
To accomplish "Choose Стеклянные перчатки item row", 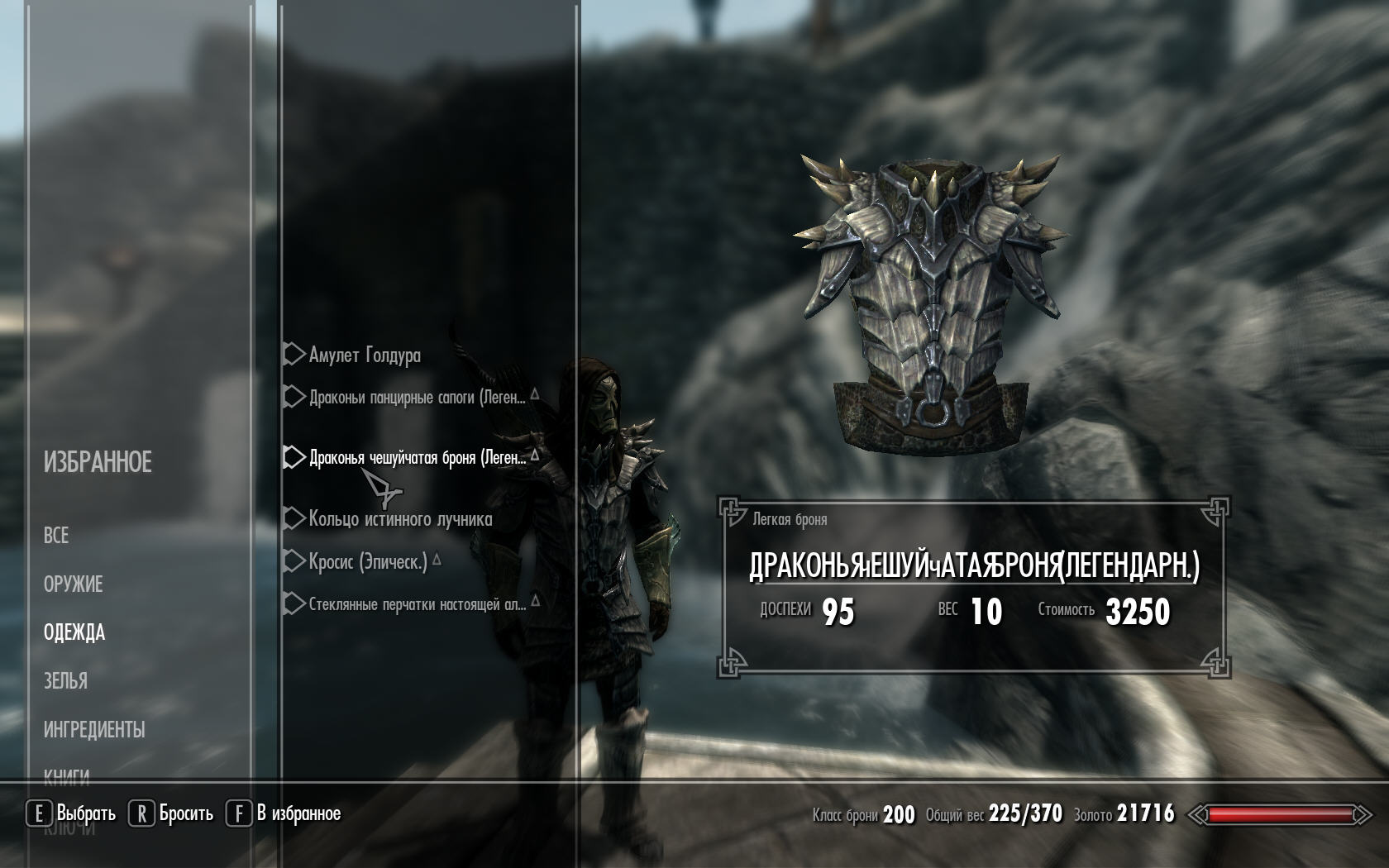I will pos(417,604).
